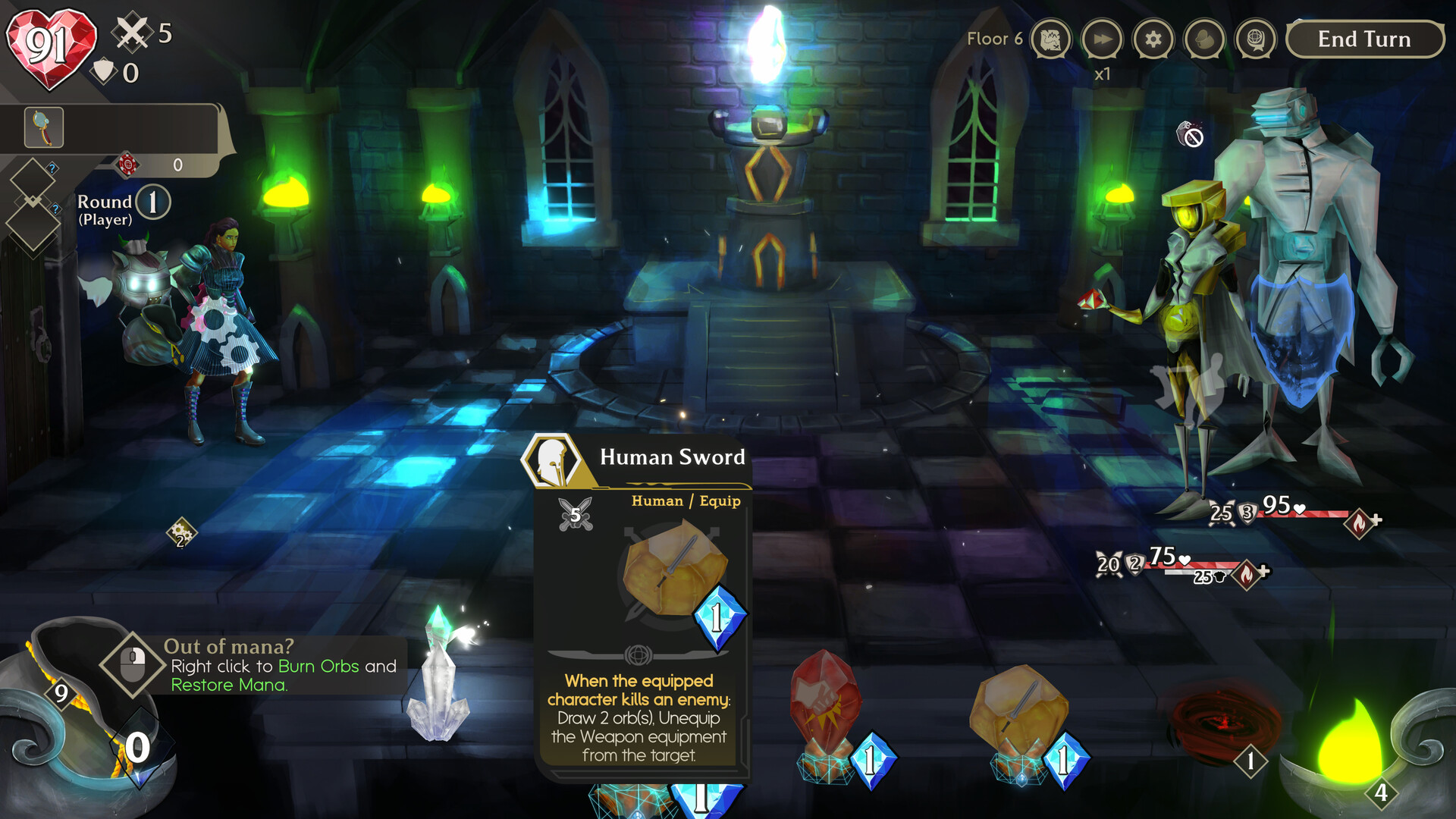Open the settings gear icon
Viewport: 1456px width, 819px height.
coord(1153,39)
